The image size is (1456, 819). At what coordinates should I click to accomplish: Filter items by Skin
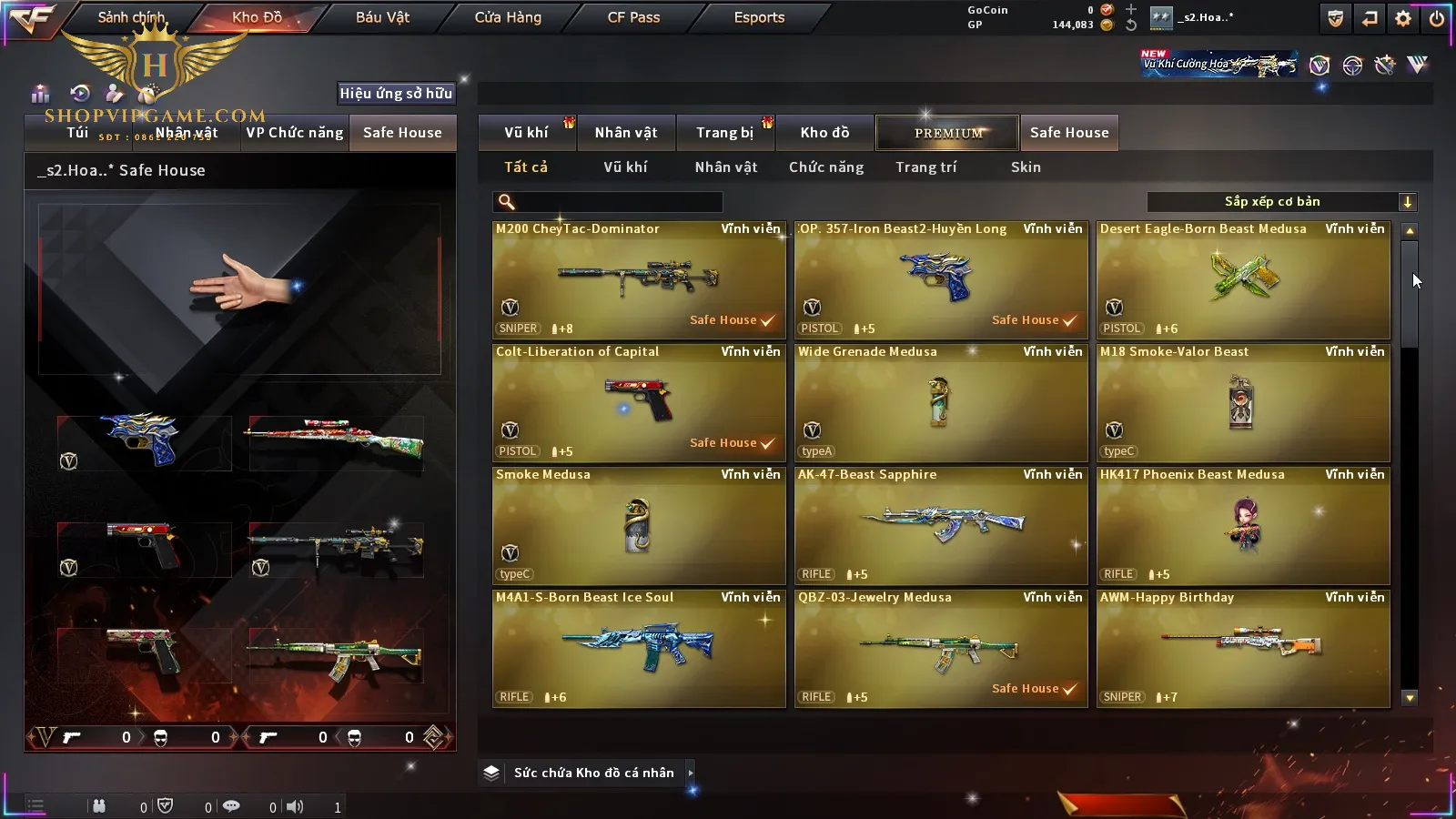[1026, 167]
